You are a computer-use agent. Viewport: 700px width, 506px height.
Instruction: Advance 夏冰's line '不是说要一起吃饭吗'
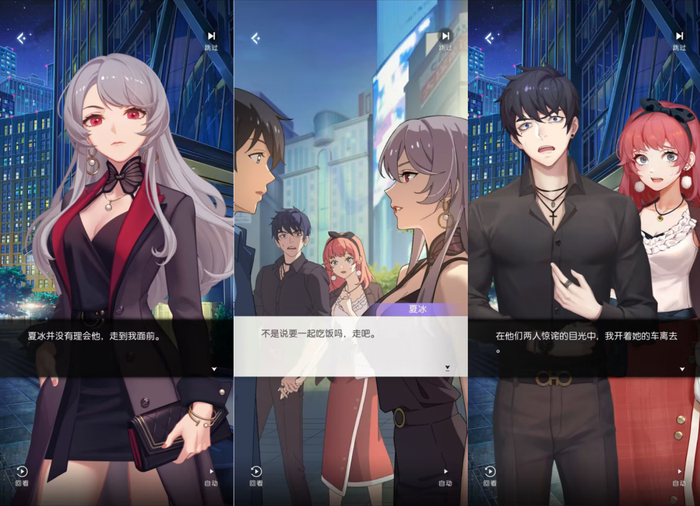tap(447, 368)
